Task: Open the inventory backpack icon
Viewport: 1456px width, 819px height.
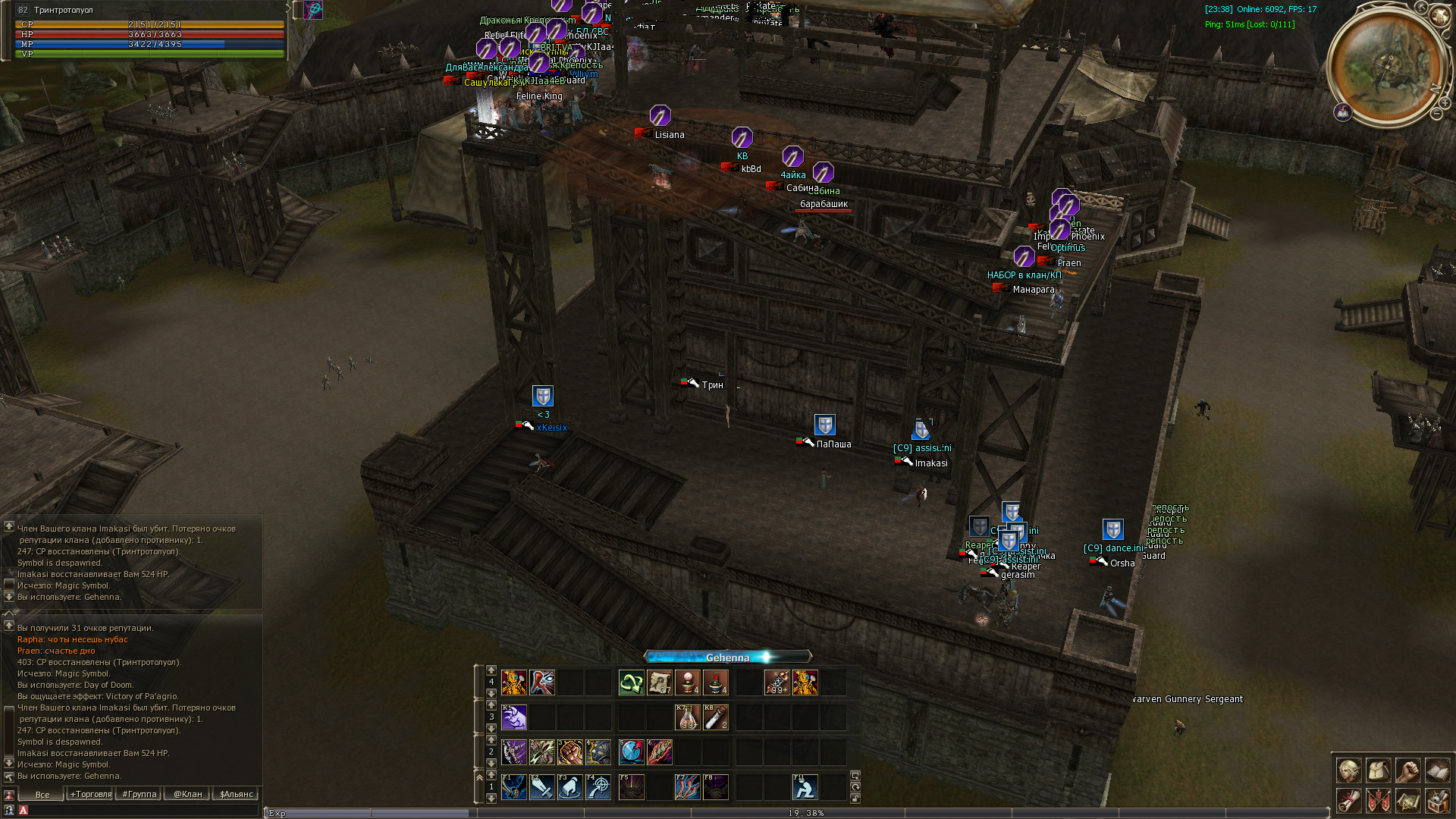Action: point(1378,770)
